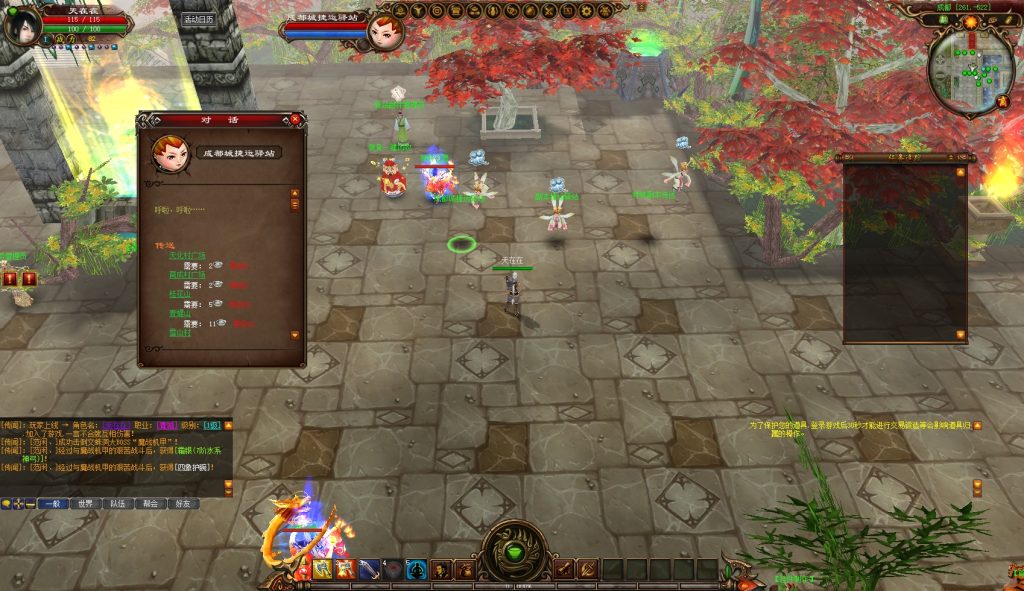Open the settings gear in top menu
Image resolution: width=1024 pixels, height=591 pixels.
click(585, 10)
